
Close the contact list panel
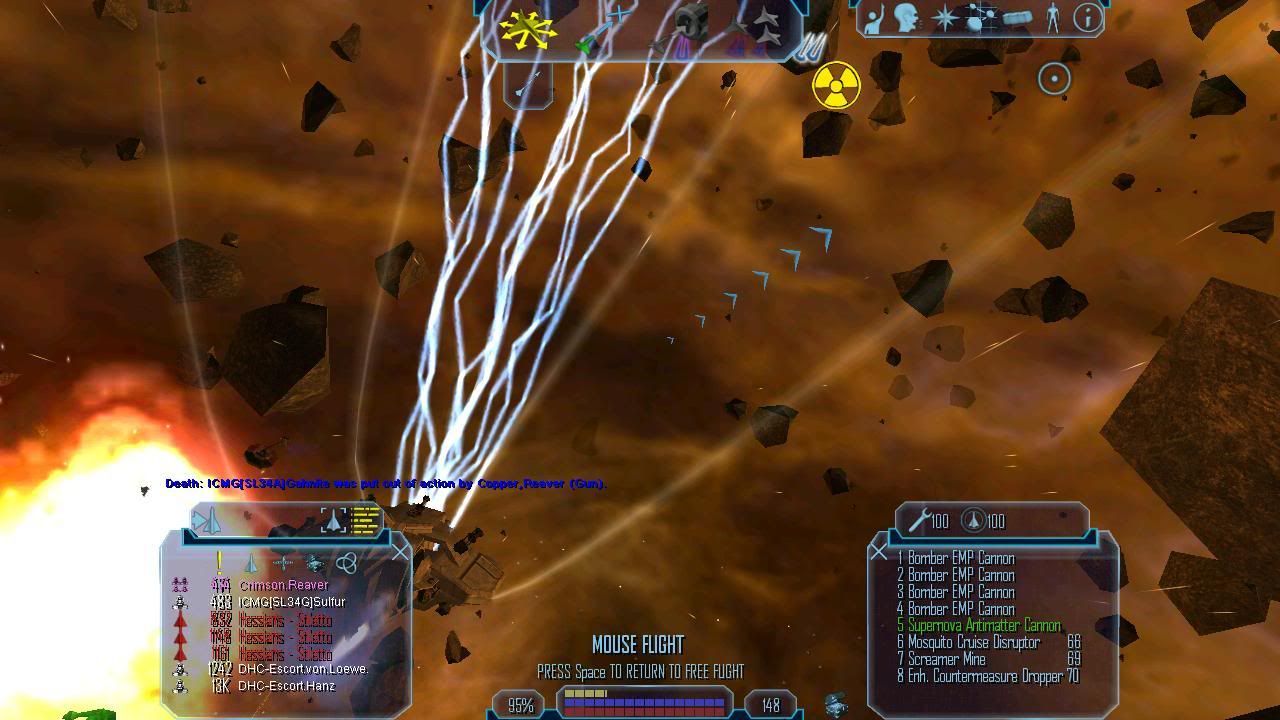coord(400,552)
